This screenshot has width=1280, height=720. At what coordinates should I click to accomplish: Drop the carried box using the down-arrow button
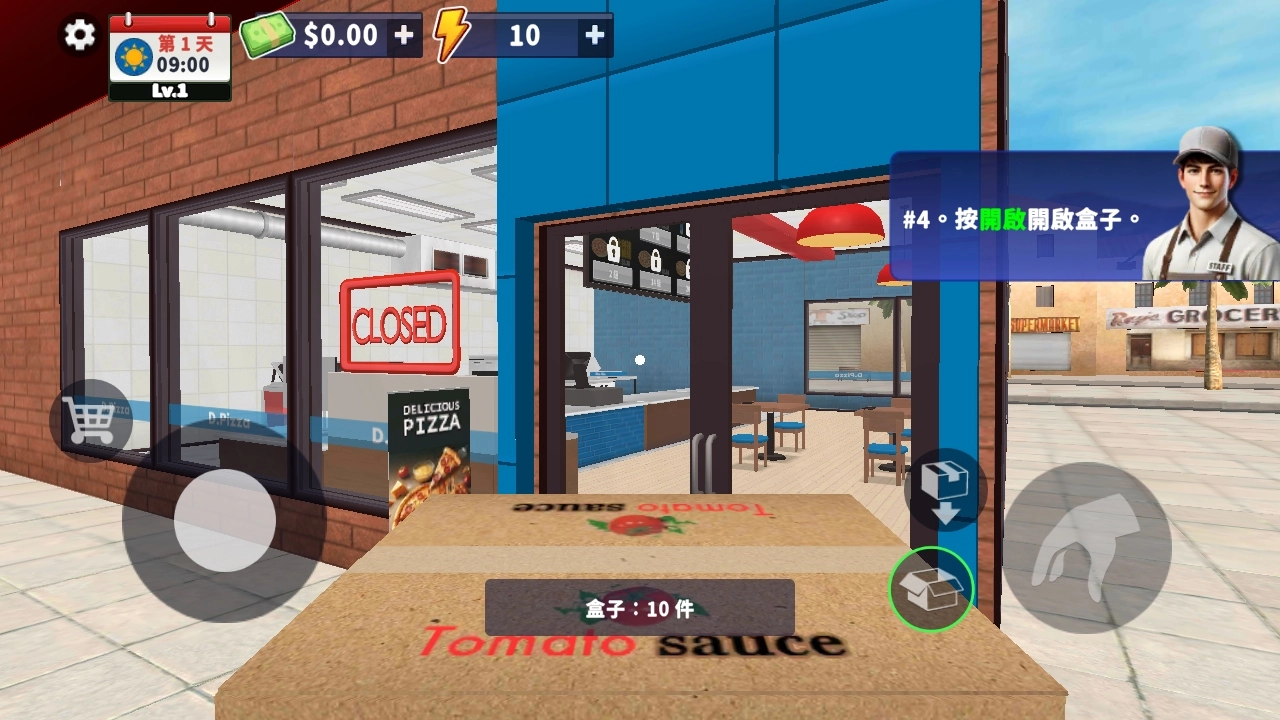(x=944, y=490)
